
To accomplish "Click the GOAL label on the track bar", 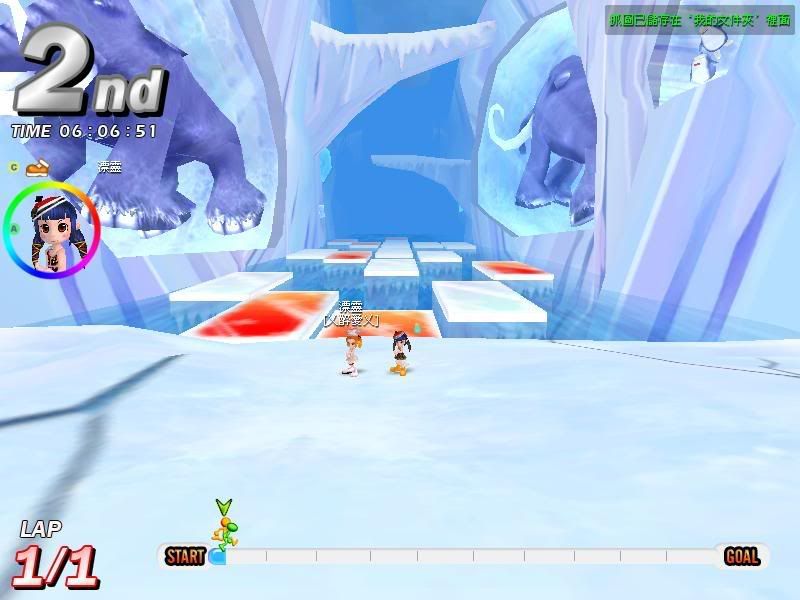I will [x=743, y=556].
